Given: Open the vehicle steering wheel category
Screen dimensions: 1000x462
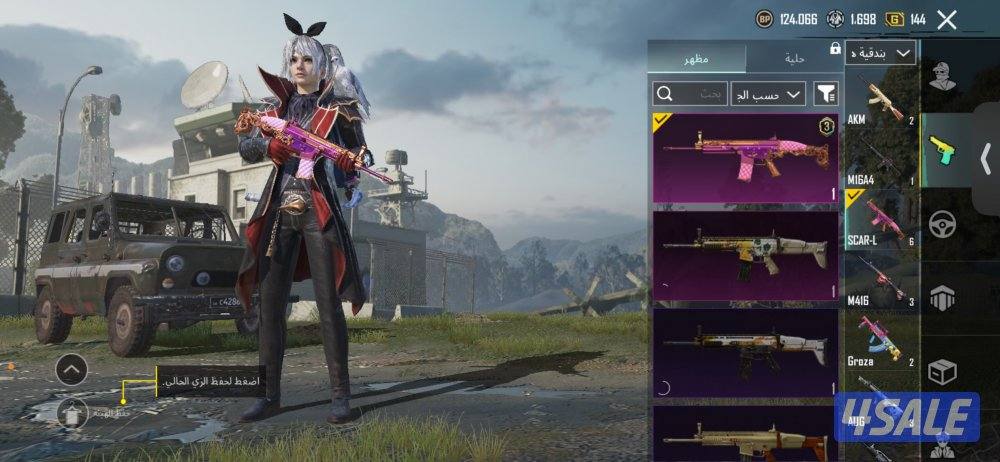Looking at the screenshot, I should tap(940, 224).
